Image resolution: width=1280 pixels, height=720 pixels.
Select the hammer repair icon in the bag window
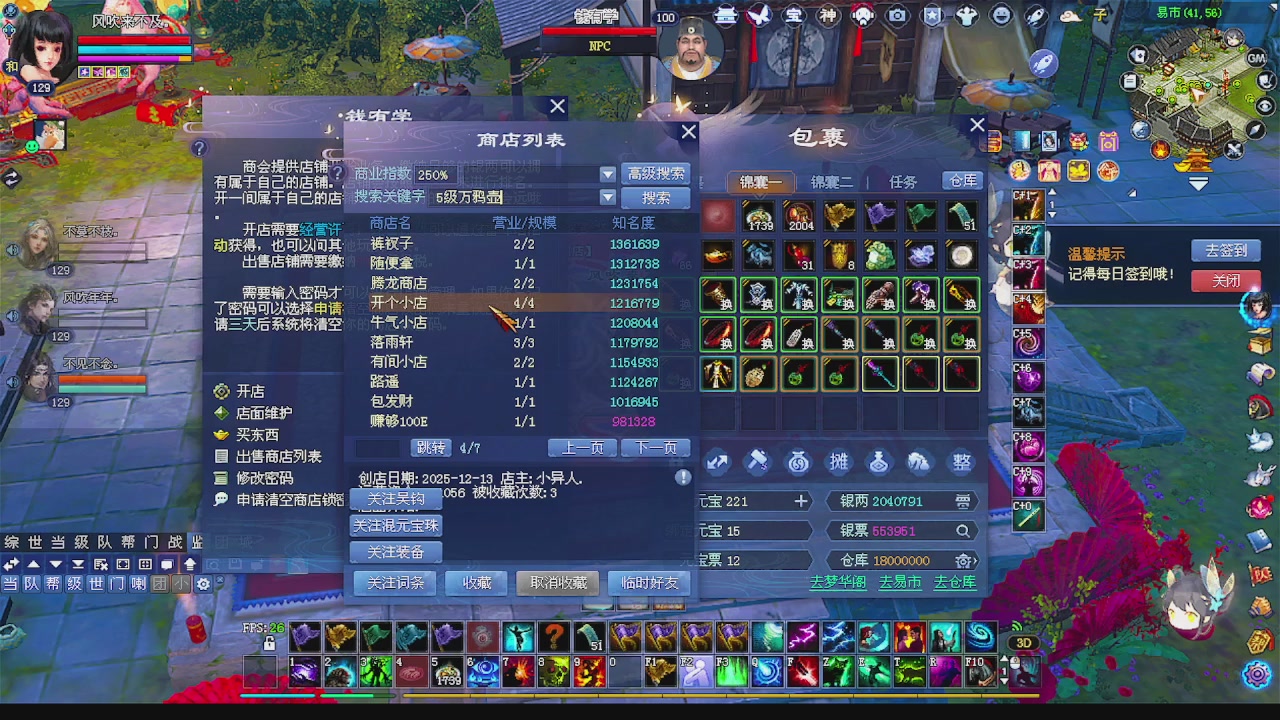[758, 461]
